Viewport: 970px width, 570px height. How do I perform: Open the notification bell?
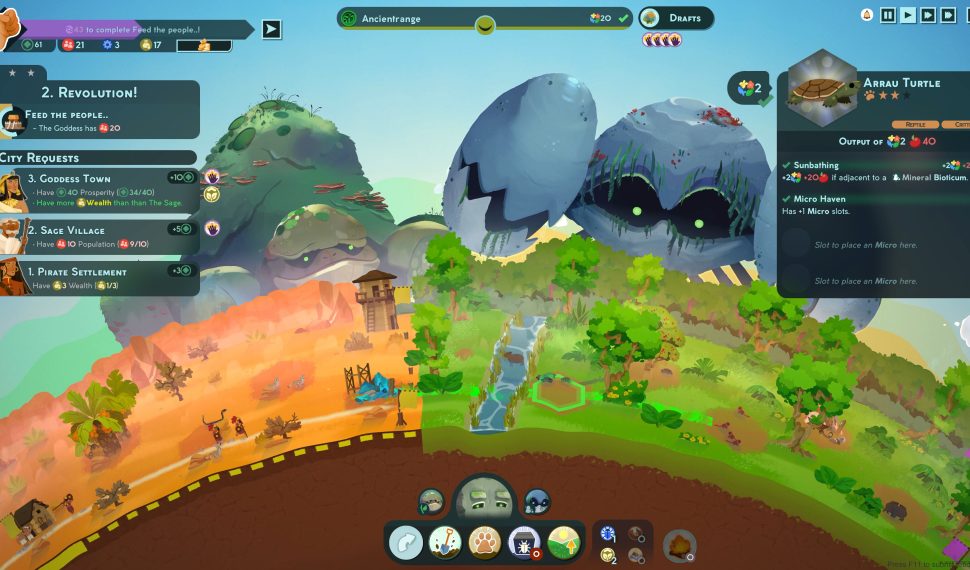[867, 15]
